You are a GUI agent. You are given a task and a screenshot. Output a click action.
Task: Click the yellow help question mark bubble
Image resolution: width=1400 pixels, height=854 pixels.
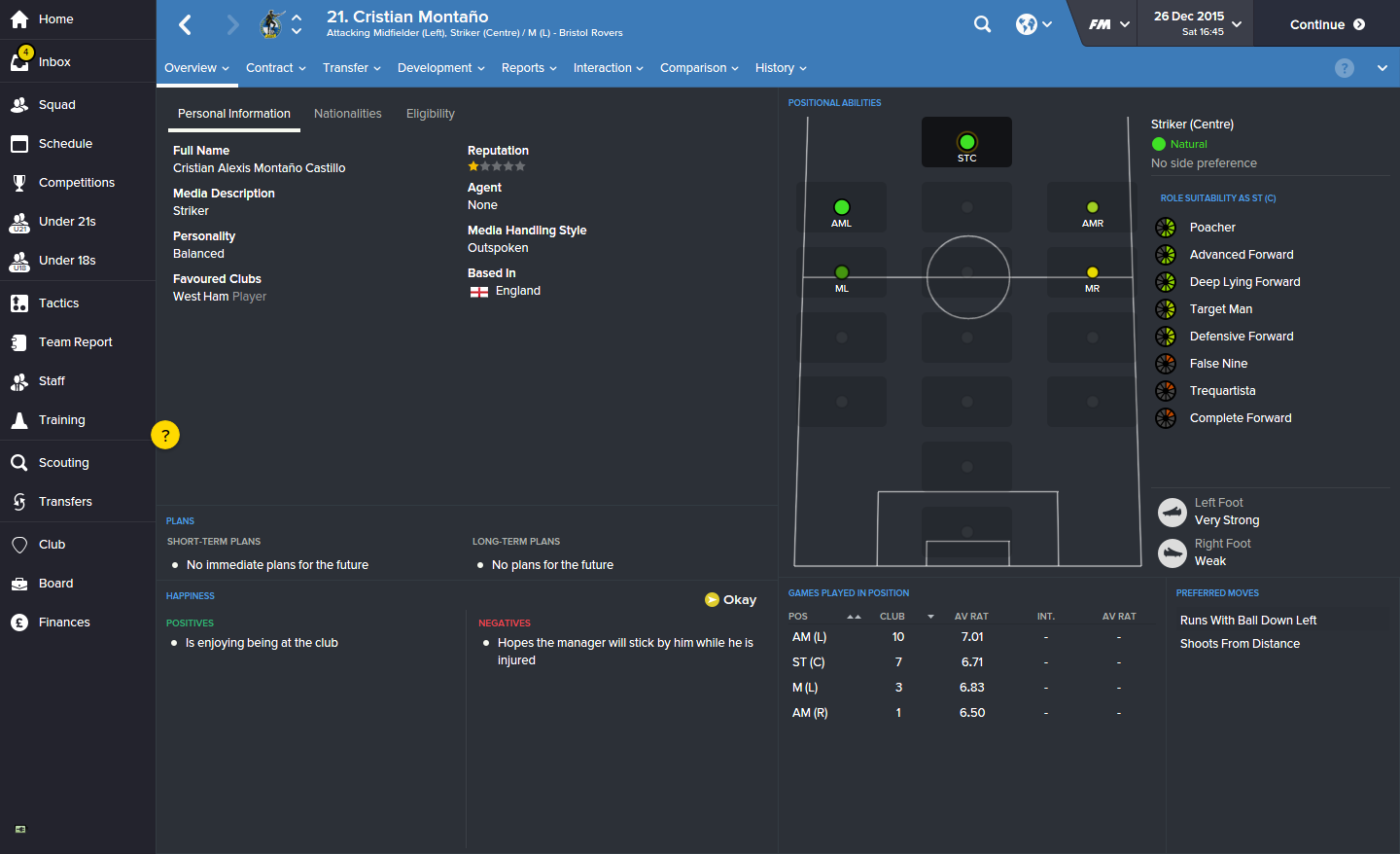click(x=165, y=435)
